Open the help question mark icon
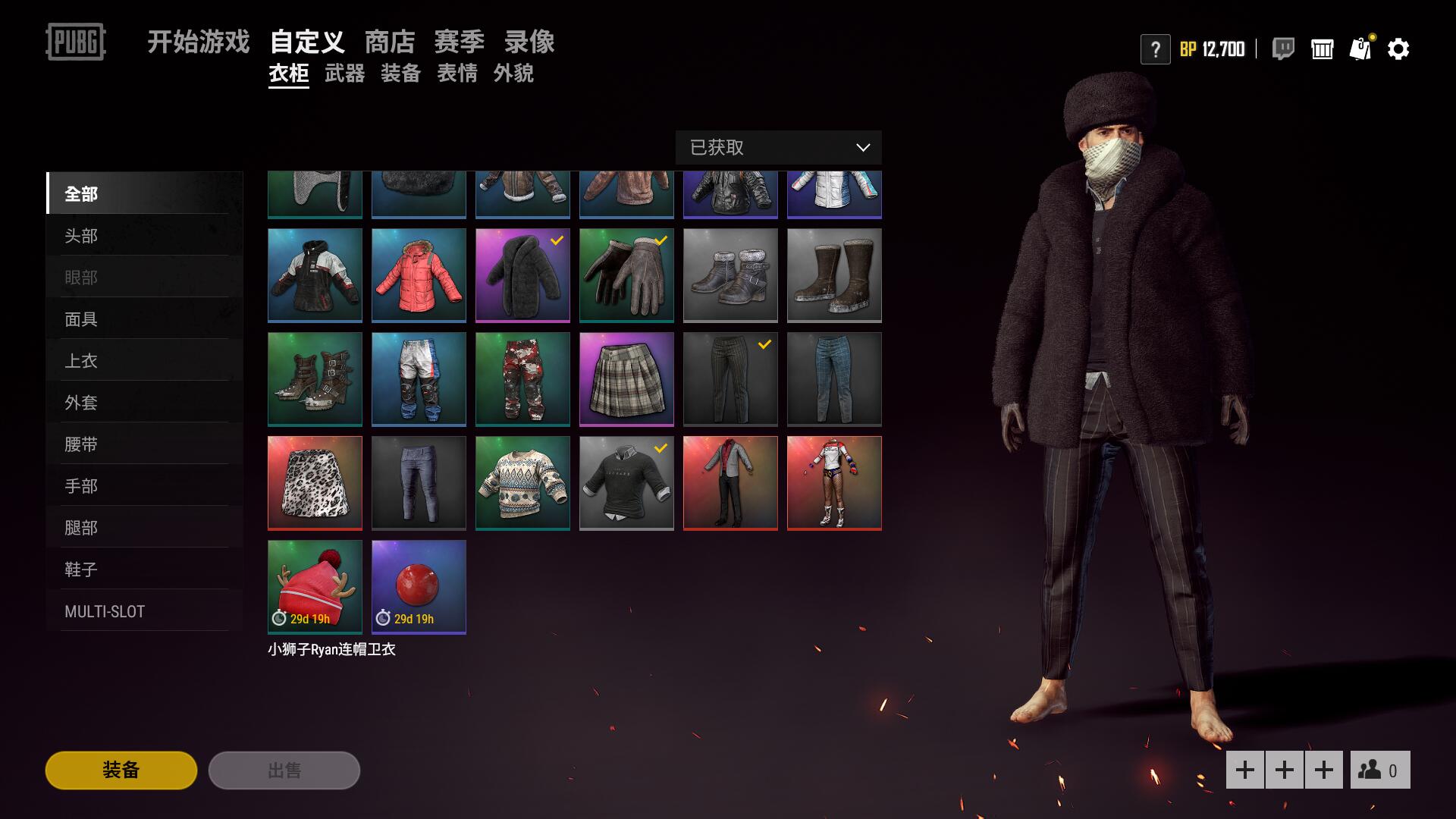The width and height of the screenshot is (1456, 819). pos(1155,49)
